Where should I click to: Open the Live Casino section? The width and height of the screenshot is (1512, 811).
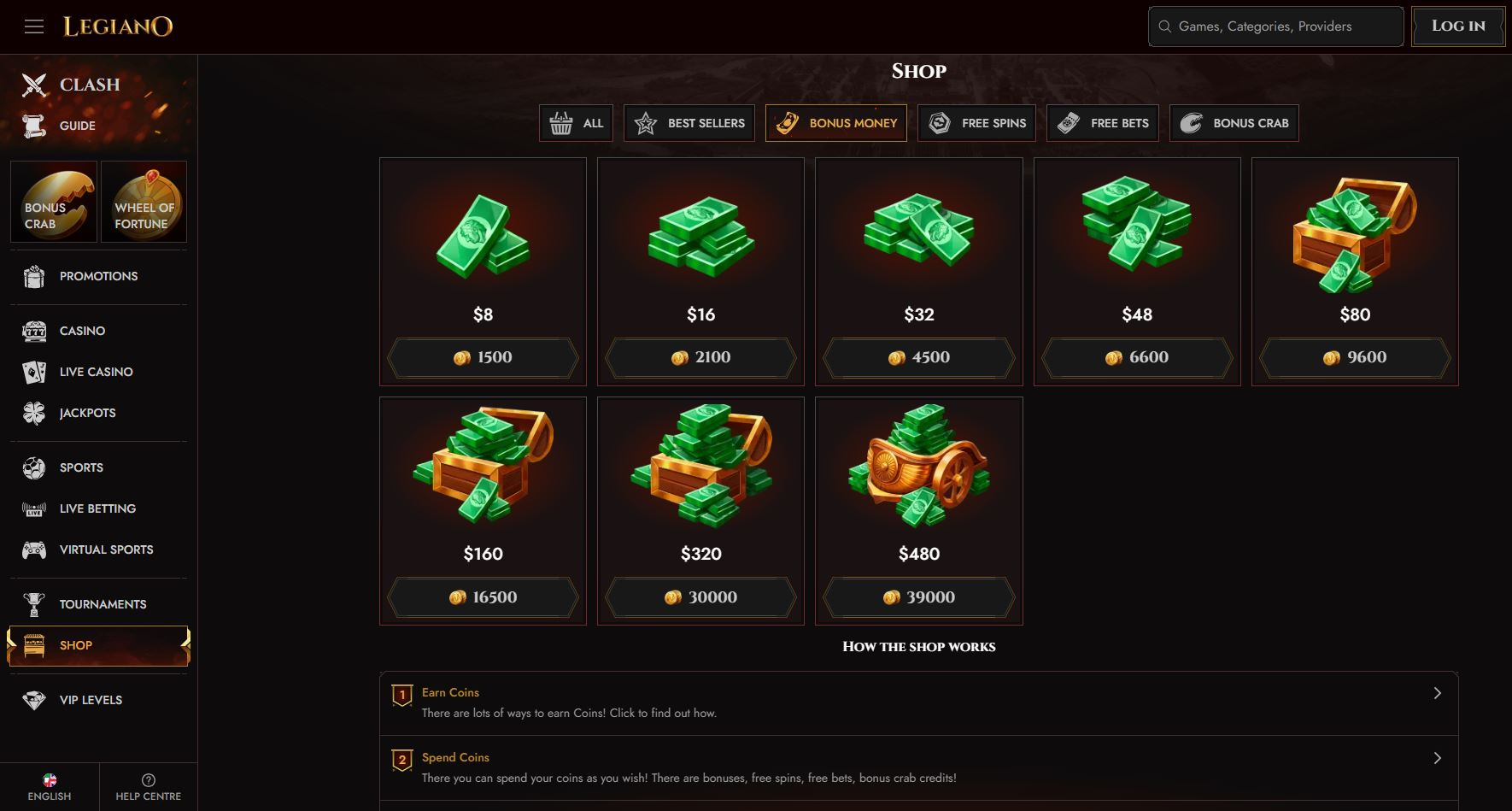pos(96,372)
